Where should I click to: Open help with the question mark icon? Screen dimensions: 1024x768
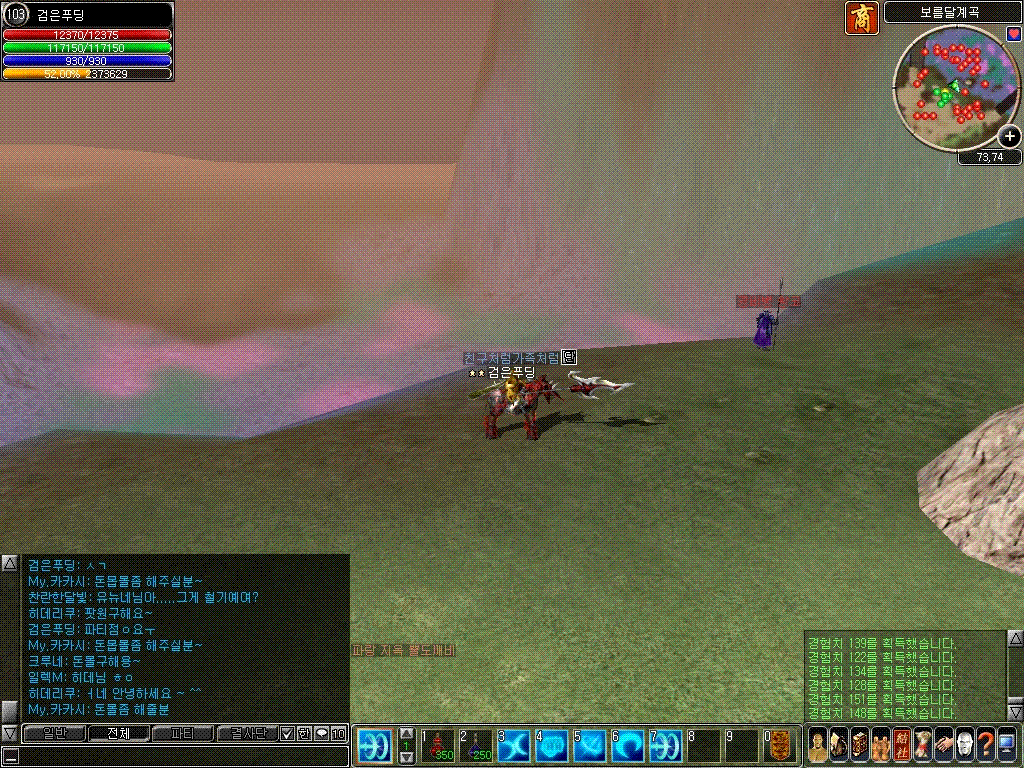coord(985,745)
